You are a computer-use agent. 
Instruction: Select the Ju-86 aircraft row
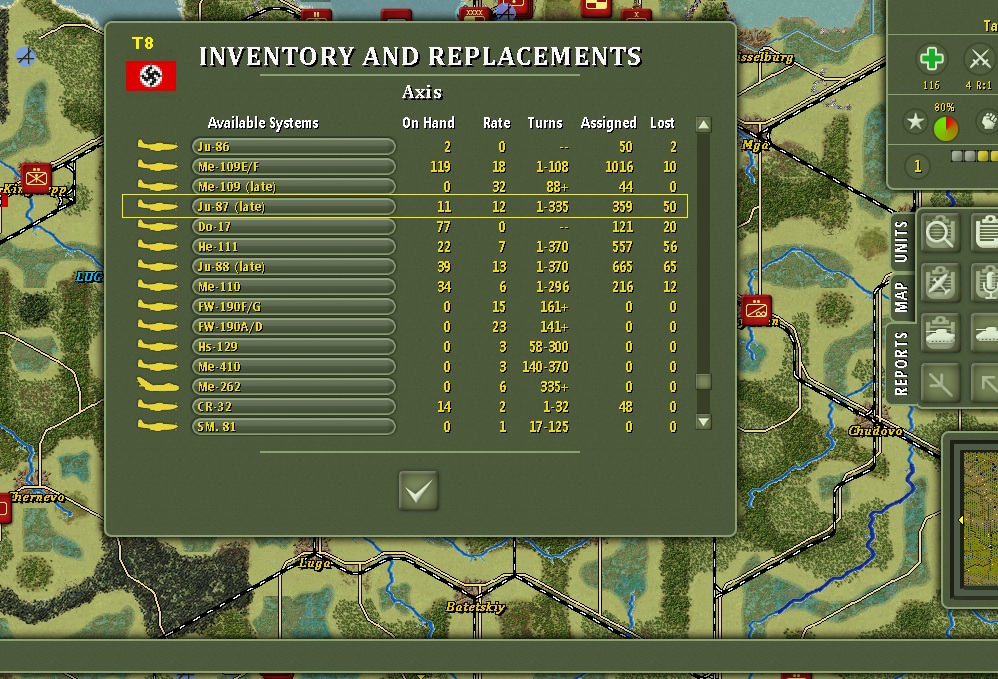pyautogui.click(x=293, y=147)
